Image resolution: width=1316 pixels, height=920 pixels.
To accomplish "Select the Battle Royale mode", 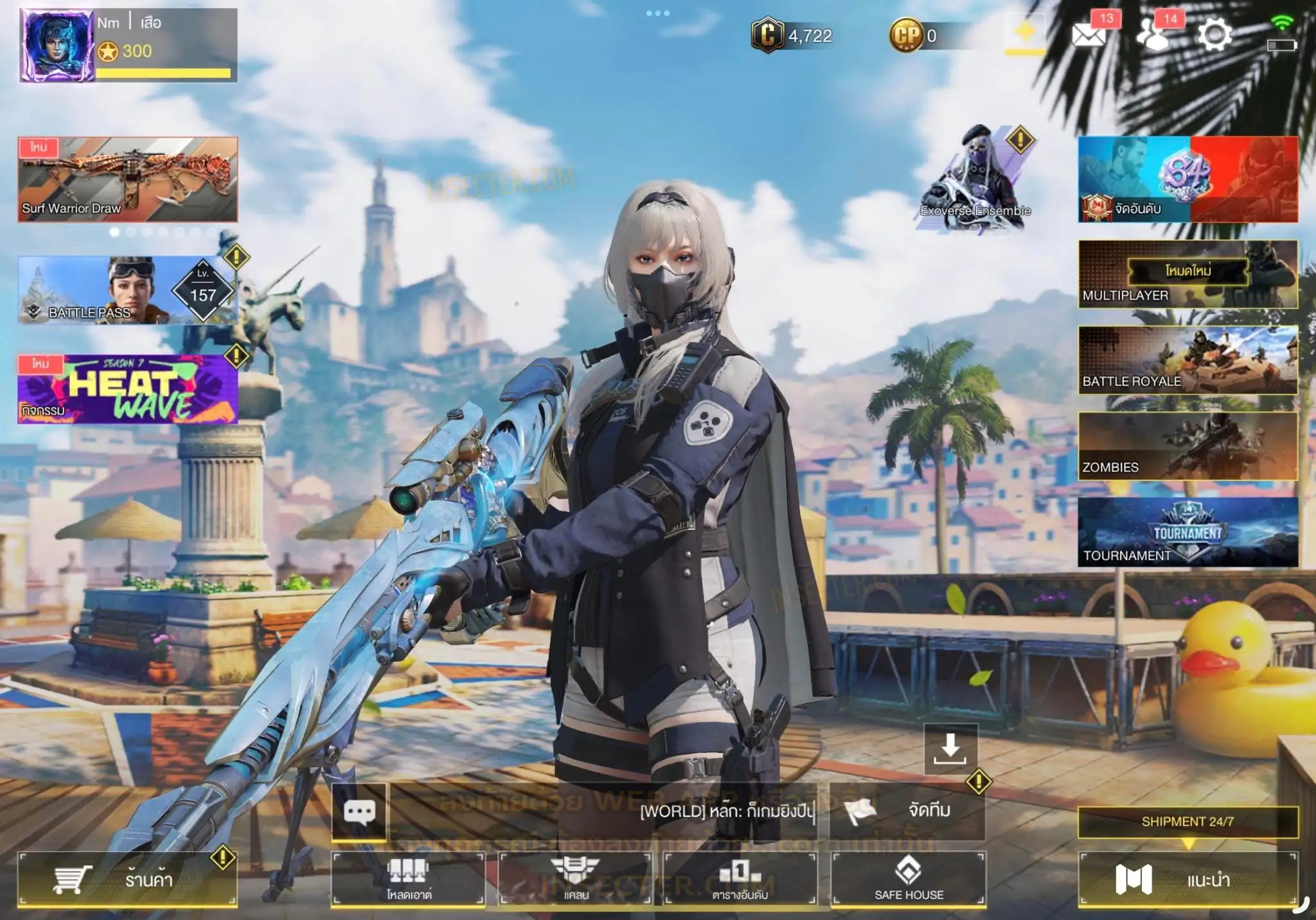I will (x=1187, y=360).
